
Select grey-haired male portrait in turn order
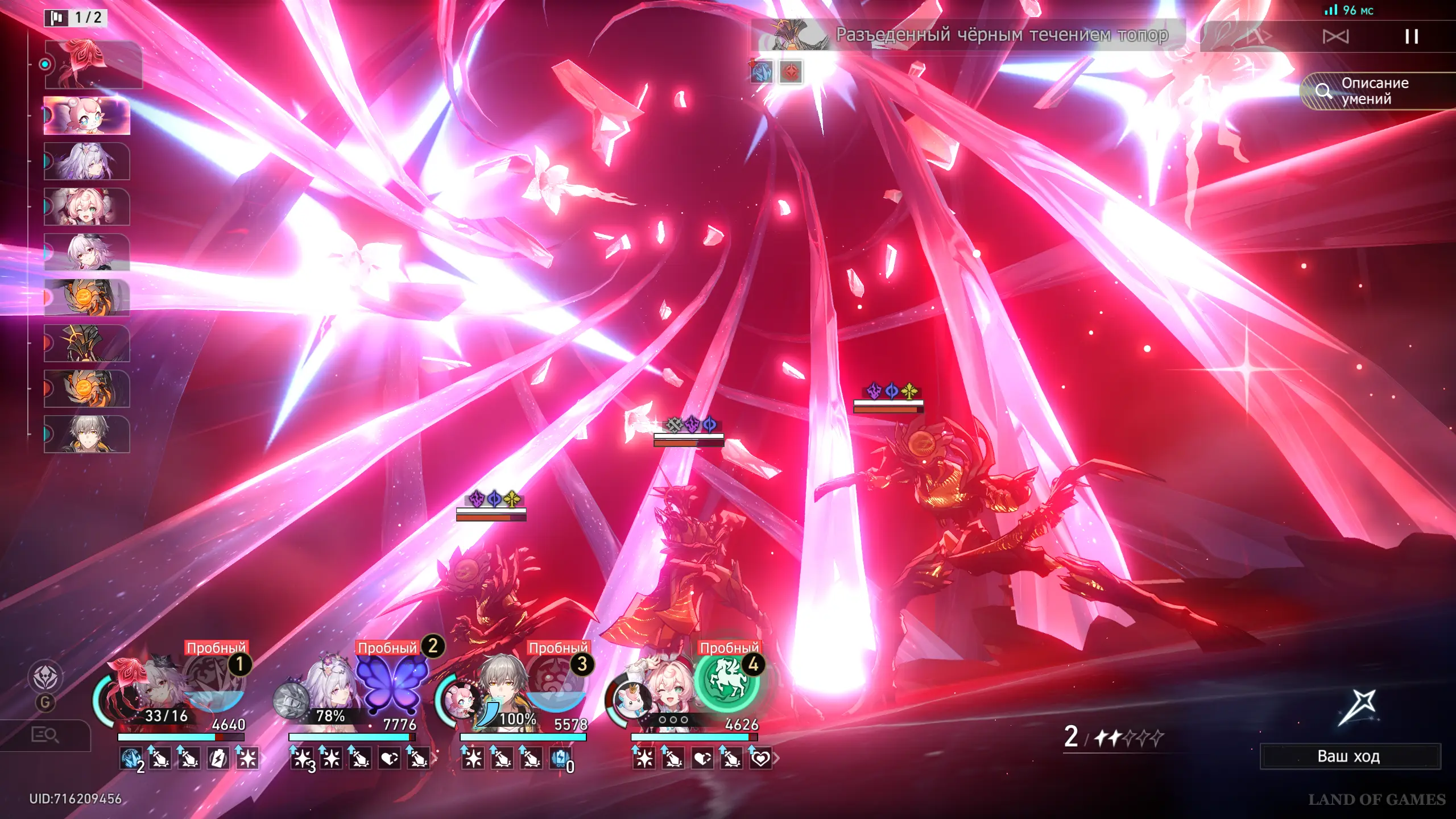[x=87, y=435]
